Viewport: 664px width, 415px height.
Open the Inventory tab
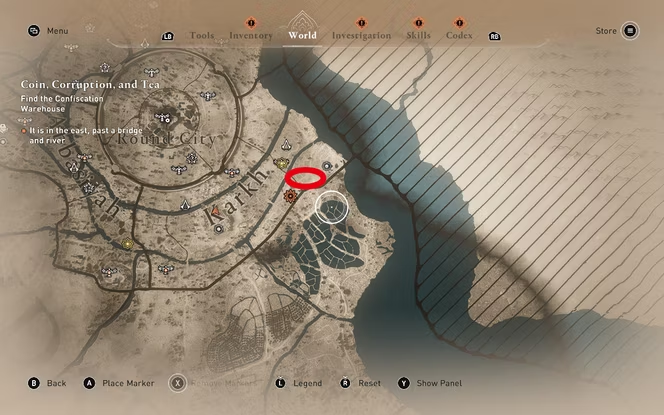250,35
